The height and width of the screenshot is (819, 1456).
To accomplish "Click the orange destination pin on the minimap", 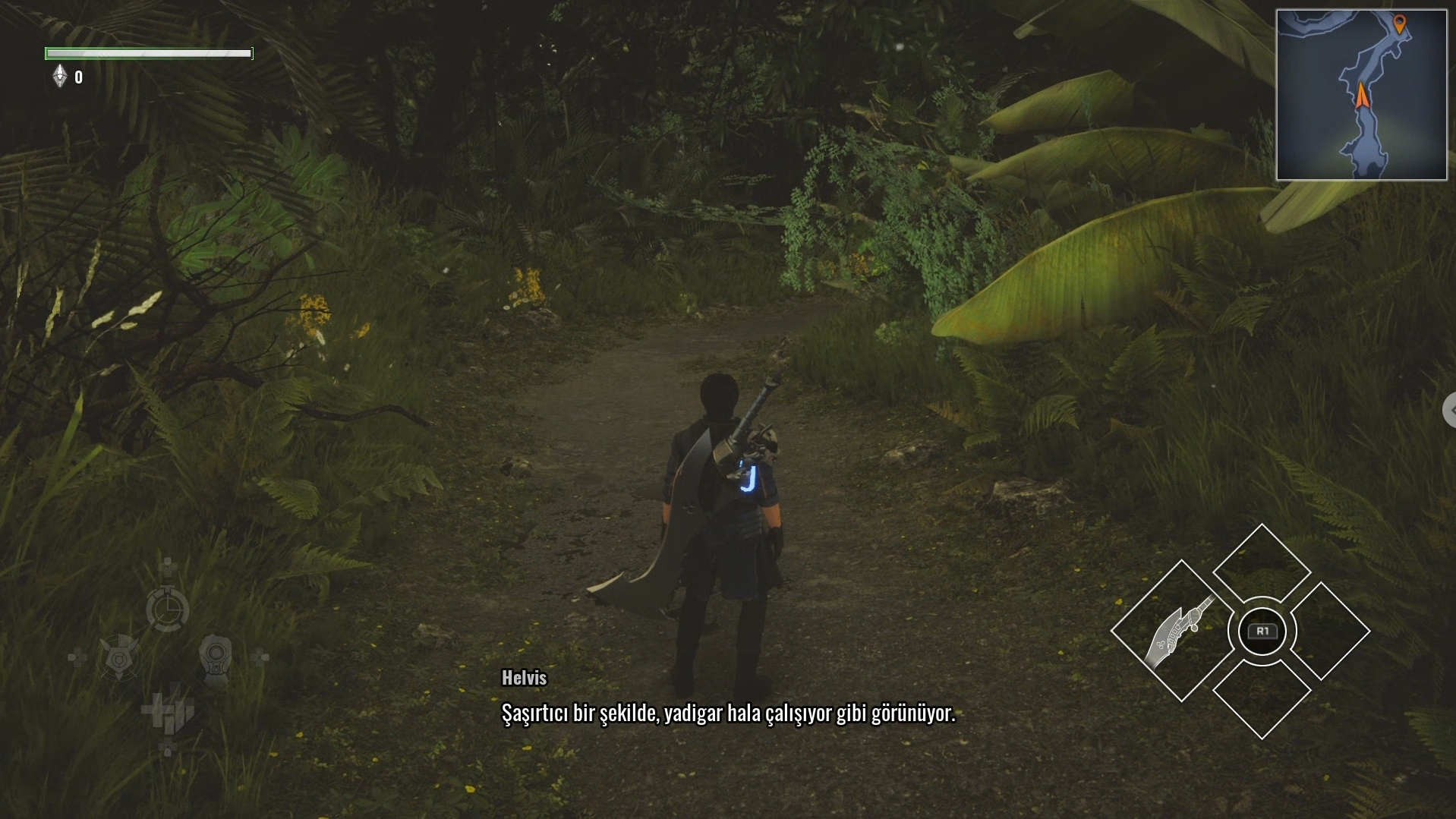I will tap(1400, 24).
